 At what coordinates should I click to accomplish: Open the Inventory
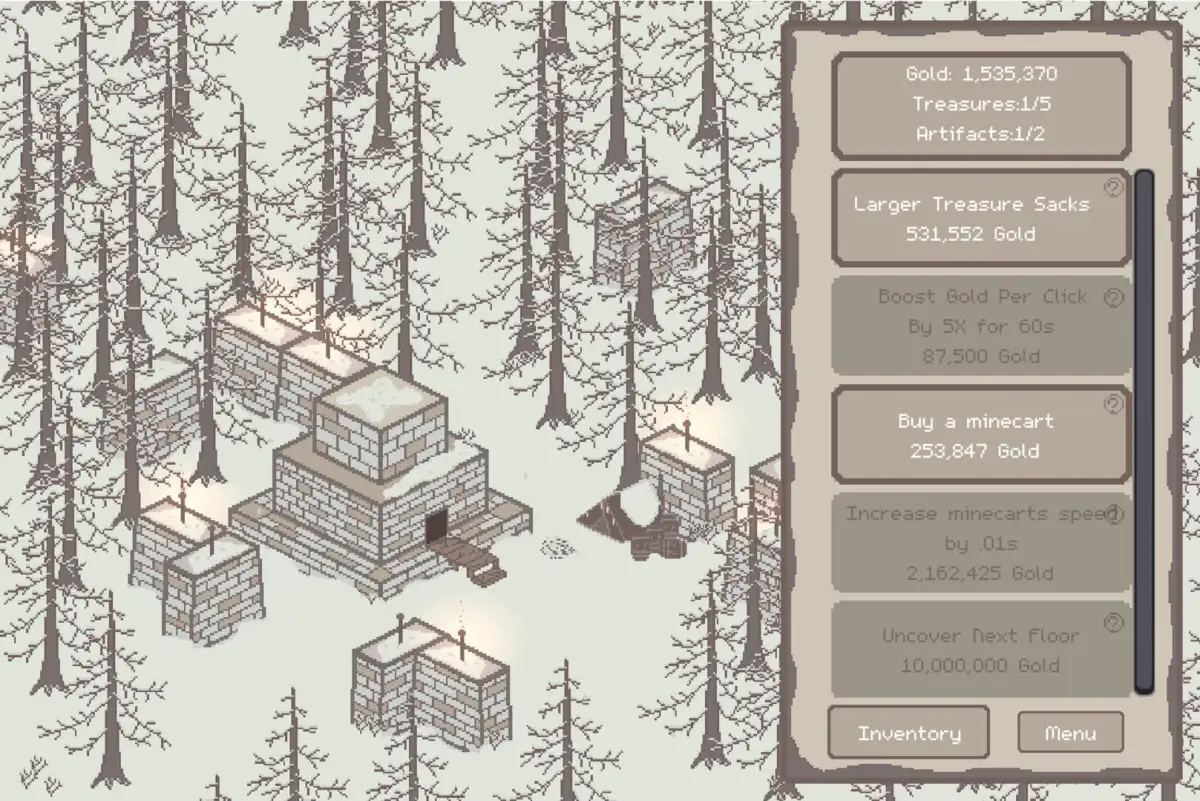click(x=908, y=733)
